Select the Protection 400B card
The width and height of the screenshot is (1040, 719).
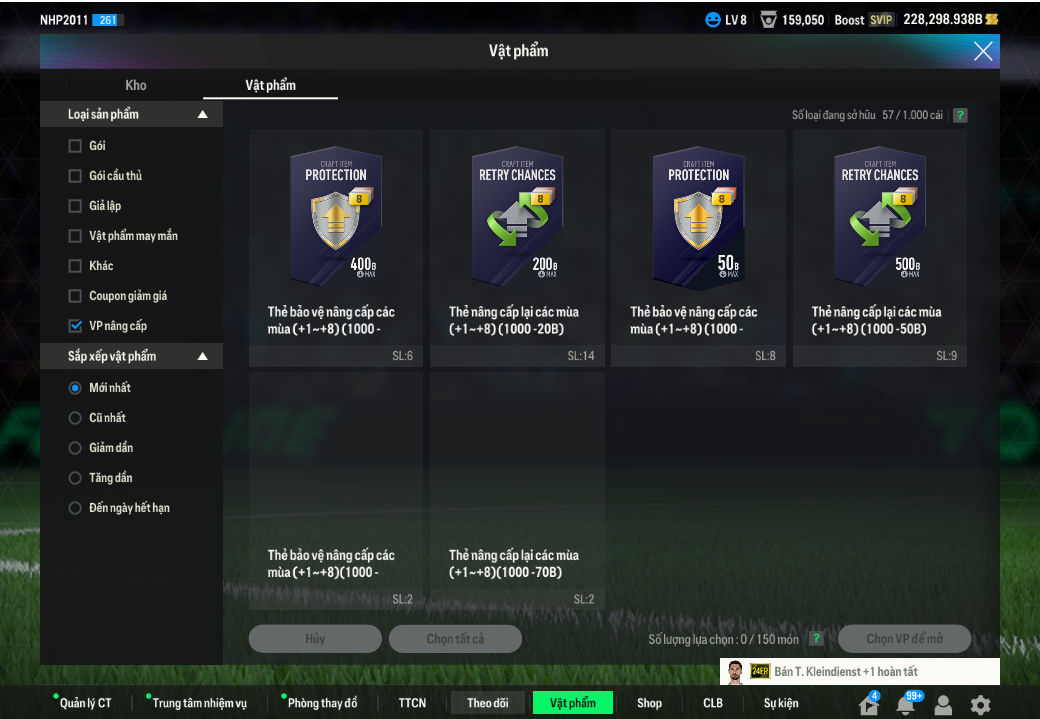335,247
